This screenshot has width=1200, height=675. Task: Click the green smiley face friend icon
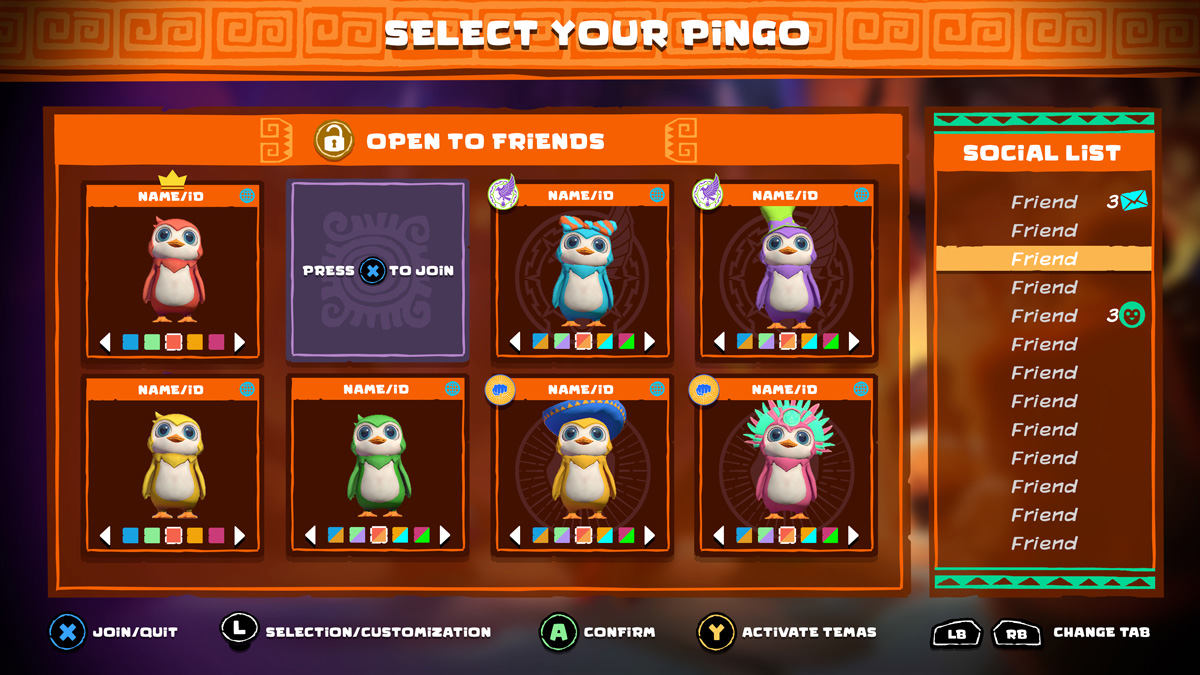point(1132,316)
